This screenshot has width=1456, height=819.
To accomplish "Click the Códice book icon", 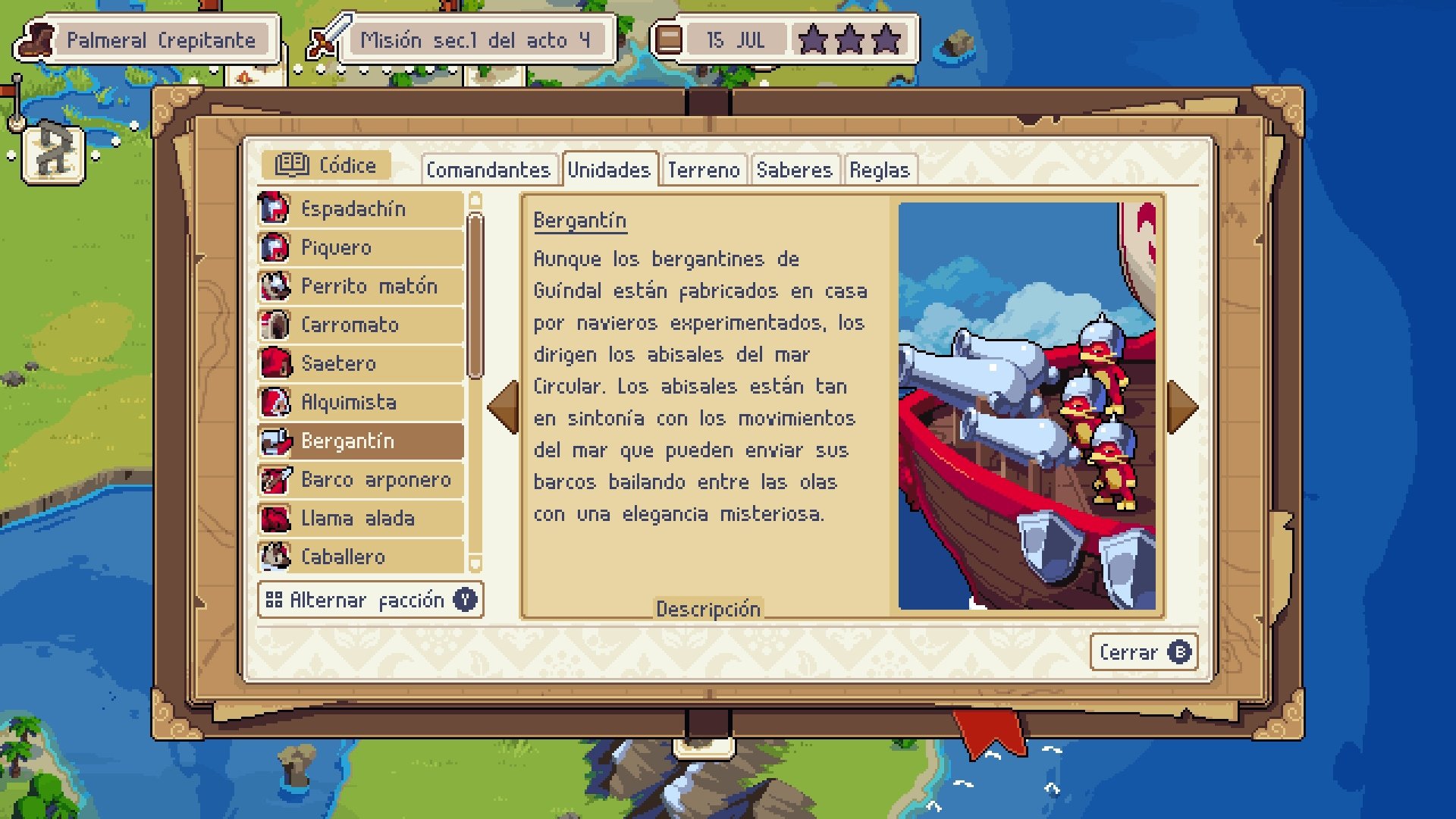I will [294, 164].
